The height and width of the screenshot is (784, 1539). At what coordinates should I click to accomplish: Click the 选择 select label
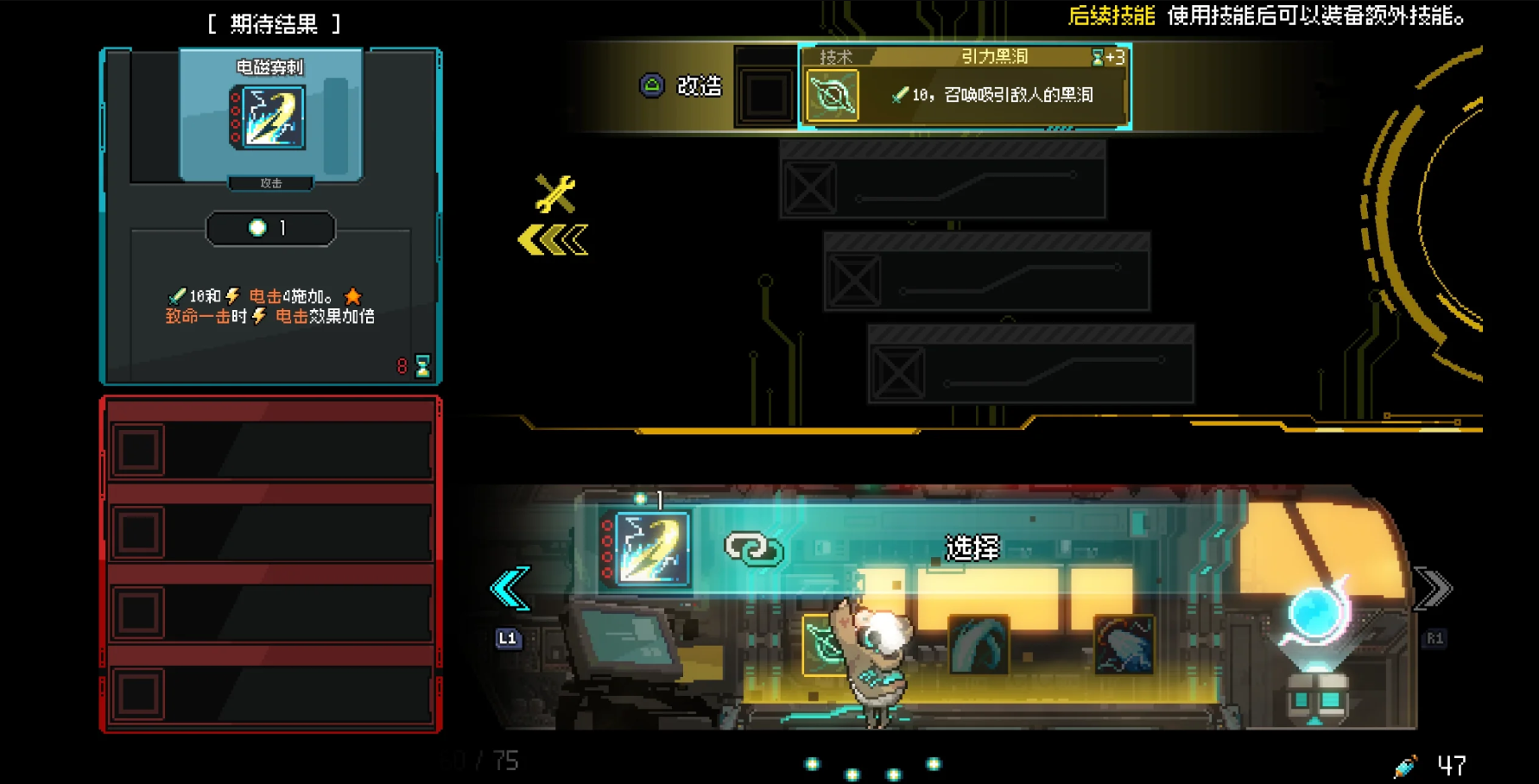coord(972,547)
